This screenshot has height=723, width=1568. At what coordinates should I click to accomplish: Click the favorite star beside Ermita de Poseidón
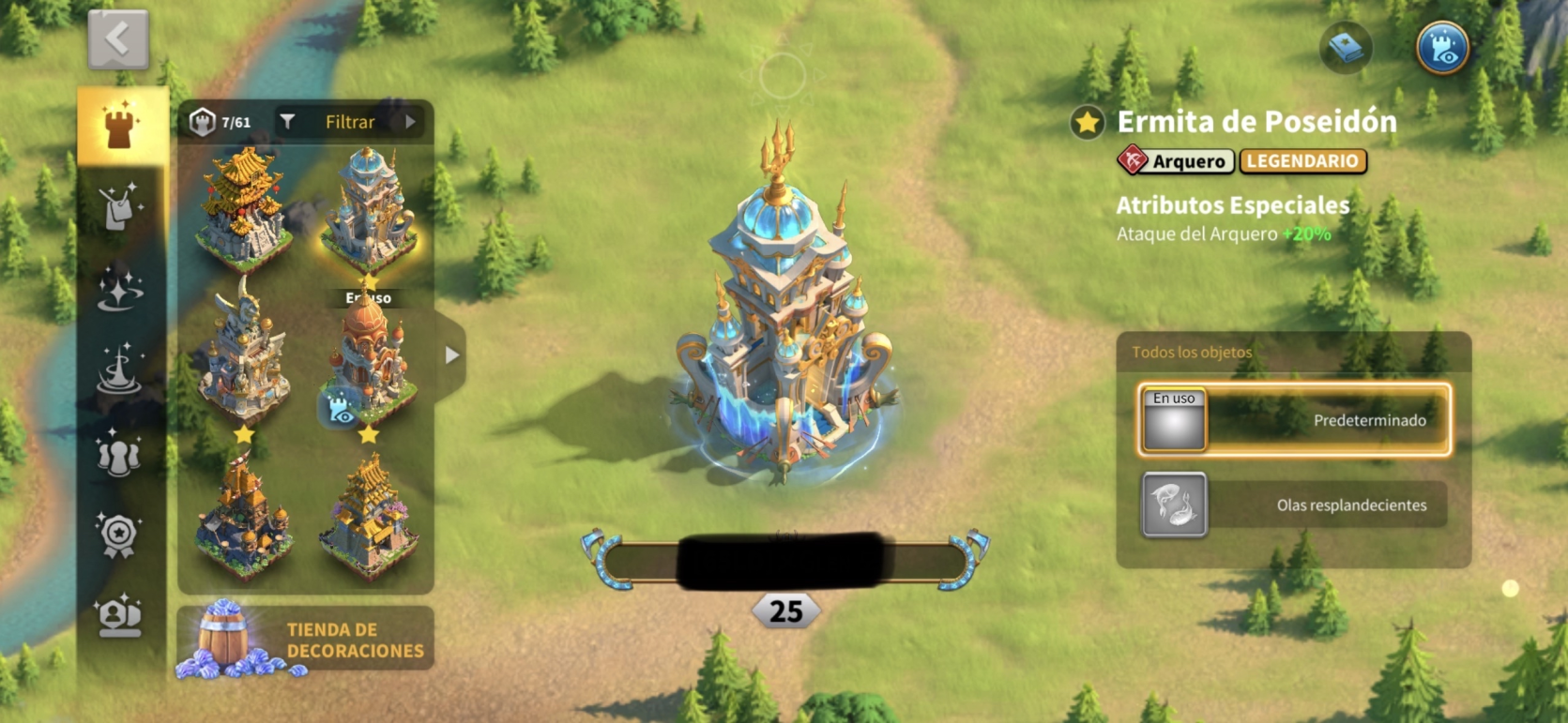point(1088,123)
